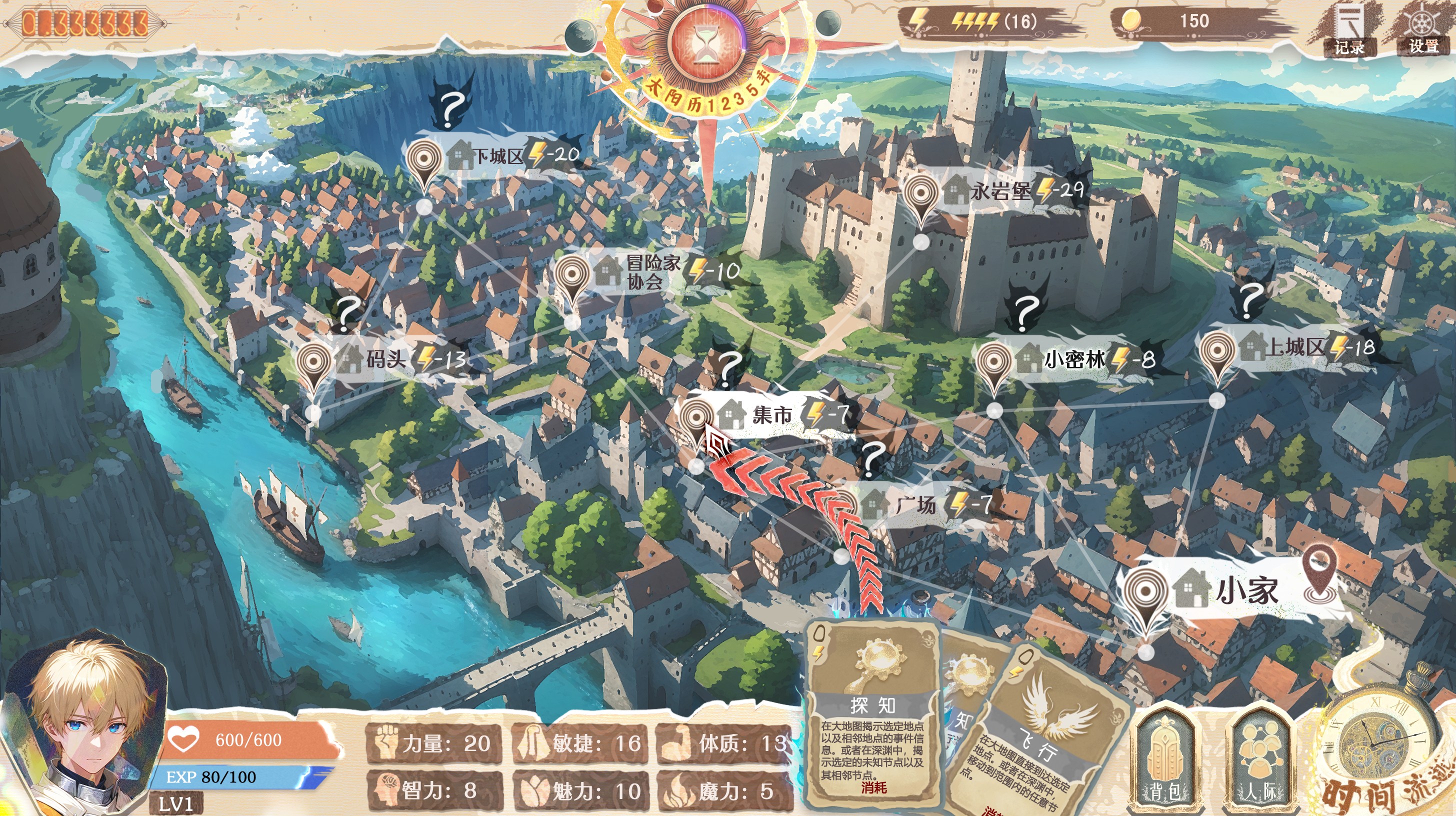The height and width of the screenshot is (816, 1456).
Task: Open the 背包 backpack
Action: 1164,757
